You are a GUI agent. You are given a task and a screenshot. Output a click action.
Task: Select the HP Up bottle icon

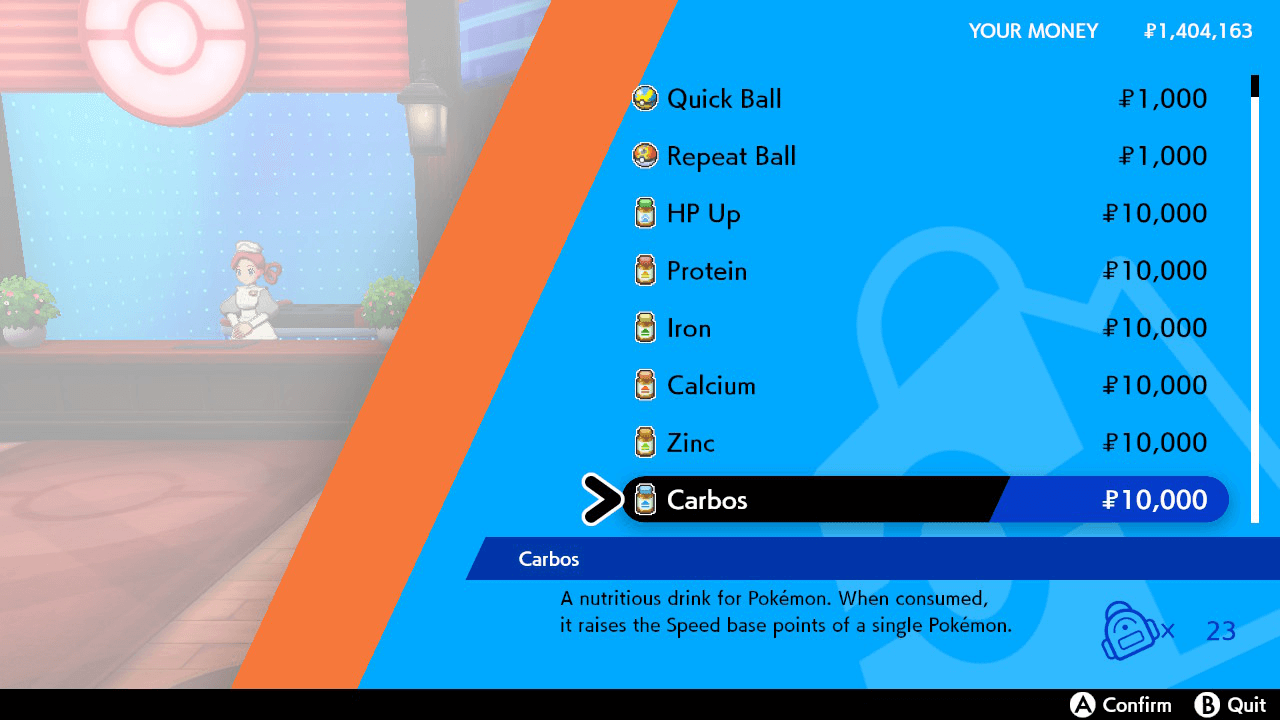[645, 213]
